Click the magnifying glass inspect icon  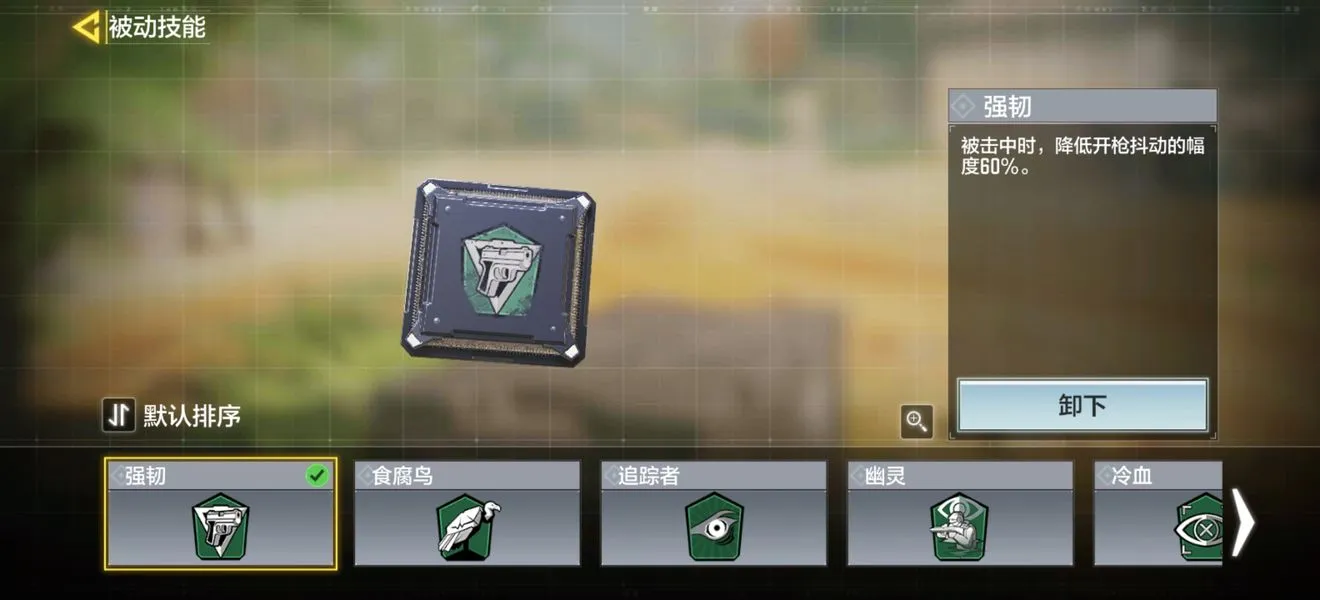click(917, 422)
